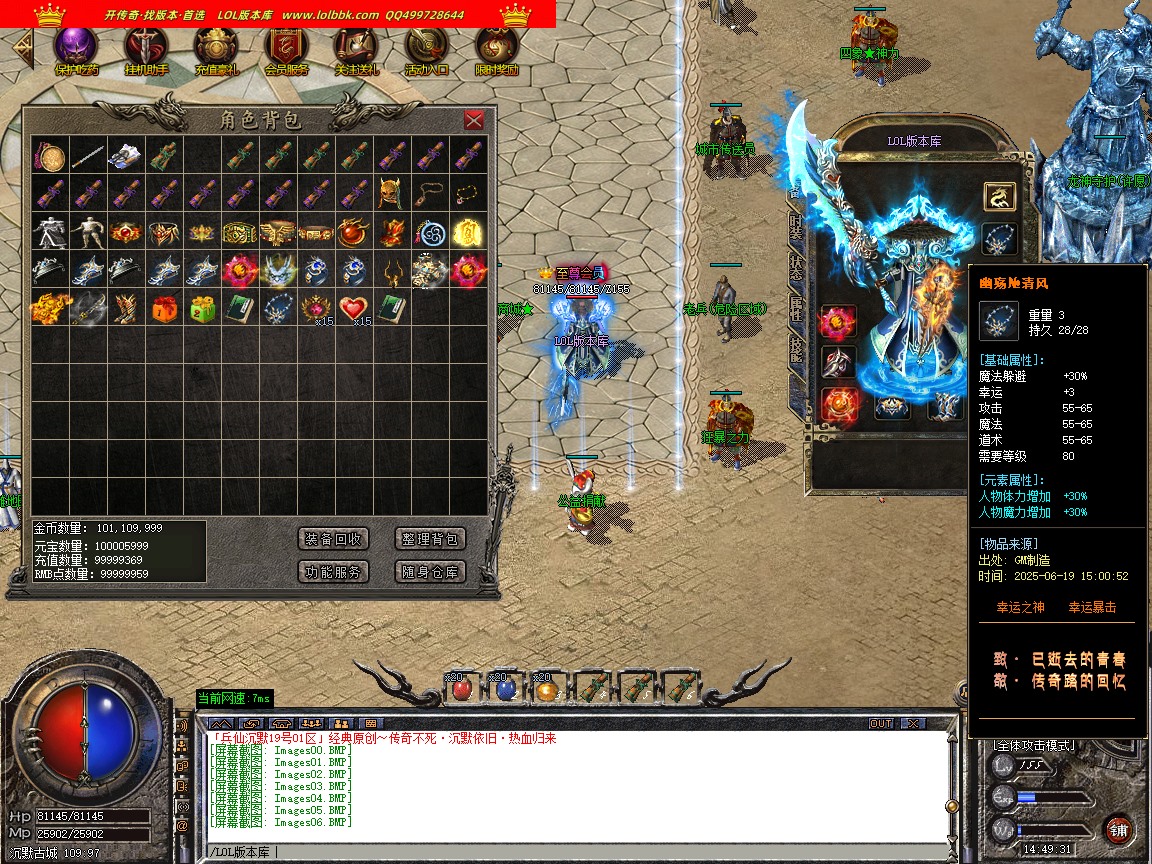Viewport: 1152px width, 864px height.
Task: Close the 角色背包 inventory window
Action: point(474,120)
